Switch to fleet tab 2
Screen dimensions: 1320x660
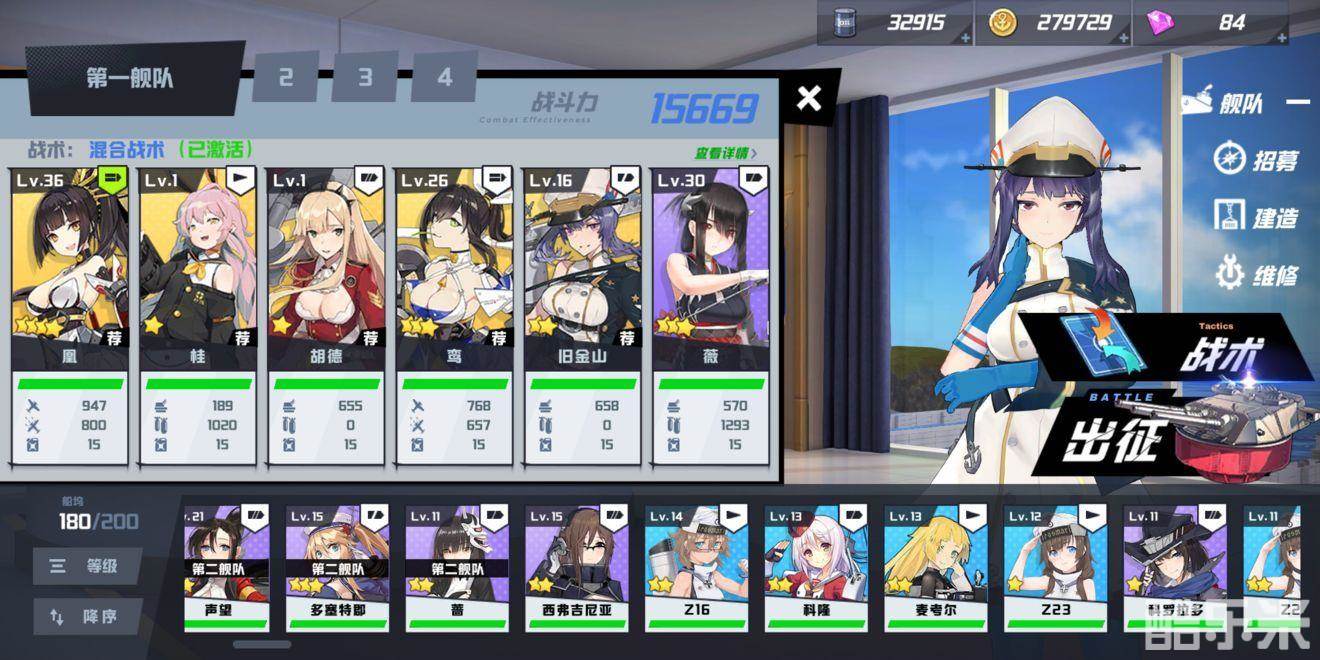pyautogui.click(x=286, y=77)
